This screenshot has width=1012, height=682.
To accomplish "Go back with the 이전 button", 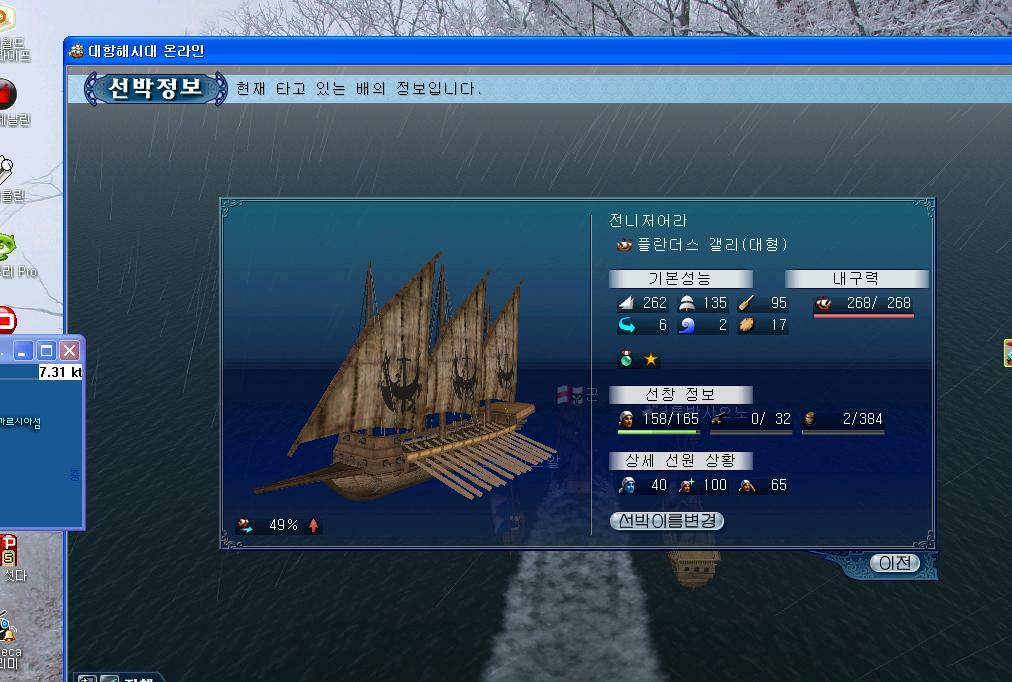I will 894,563.
